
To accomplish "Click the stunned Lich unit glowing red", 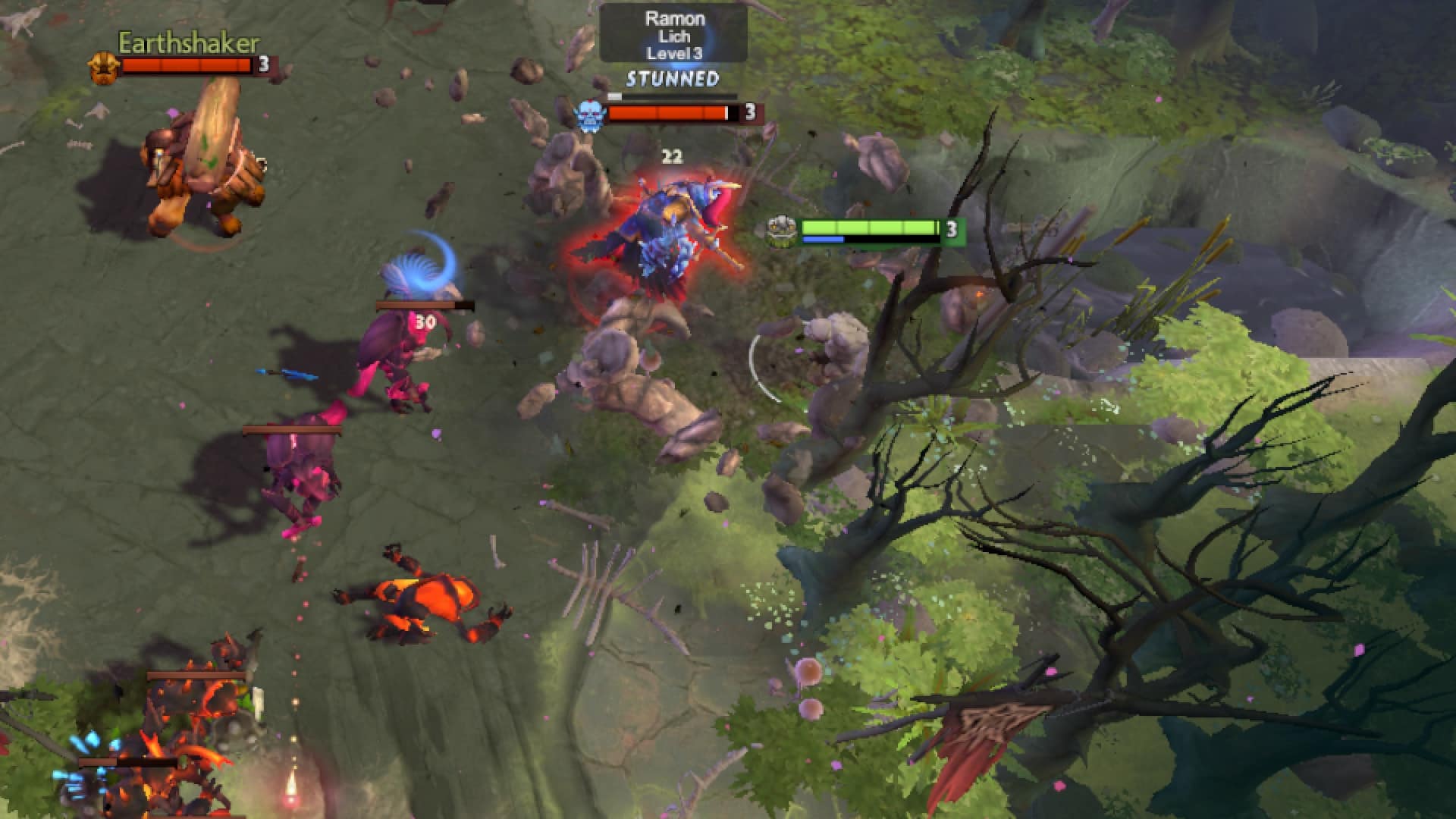I will pos(671,227).
